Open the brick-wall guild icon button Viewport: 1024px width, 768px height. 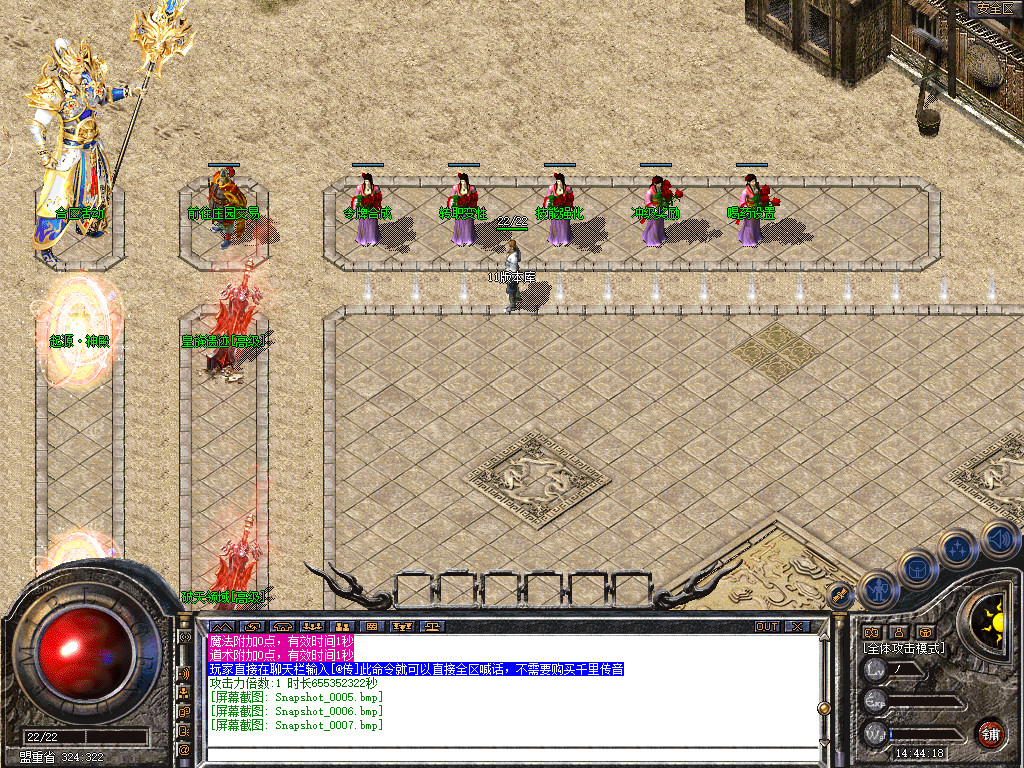point(372,627)
